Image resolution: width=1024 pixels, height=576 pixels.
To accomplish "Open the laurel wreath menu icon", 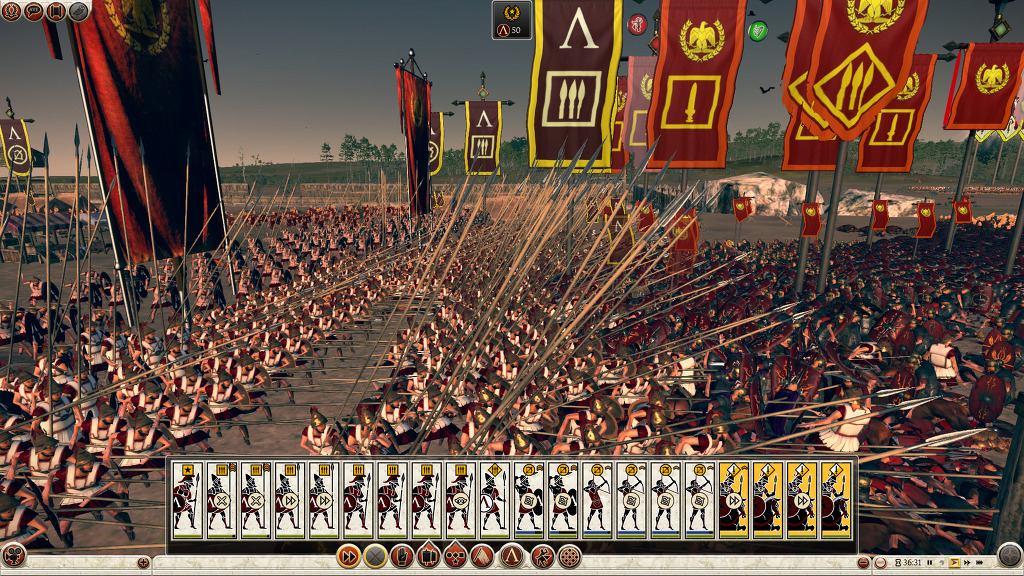I will click(11, 11).
